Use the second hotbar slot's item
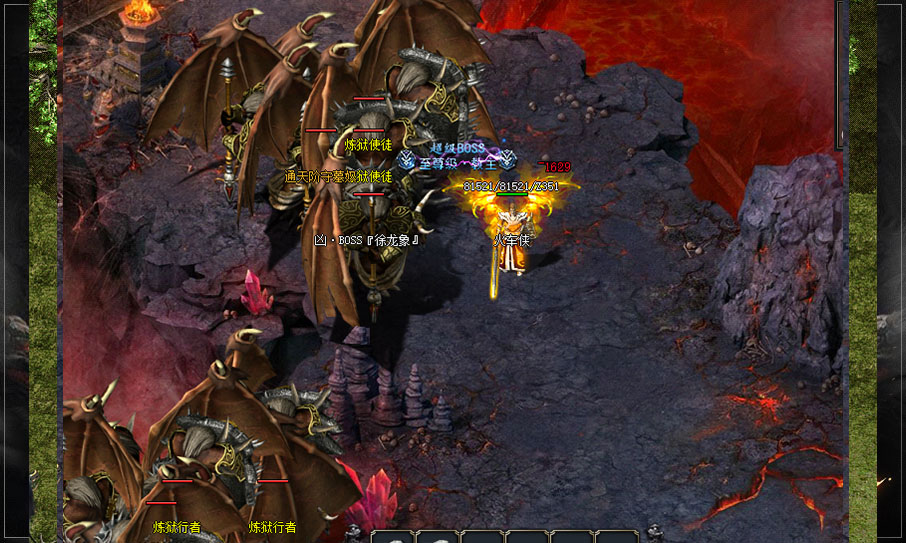906x543 pixels. tap(437, 537)
